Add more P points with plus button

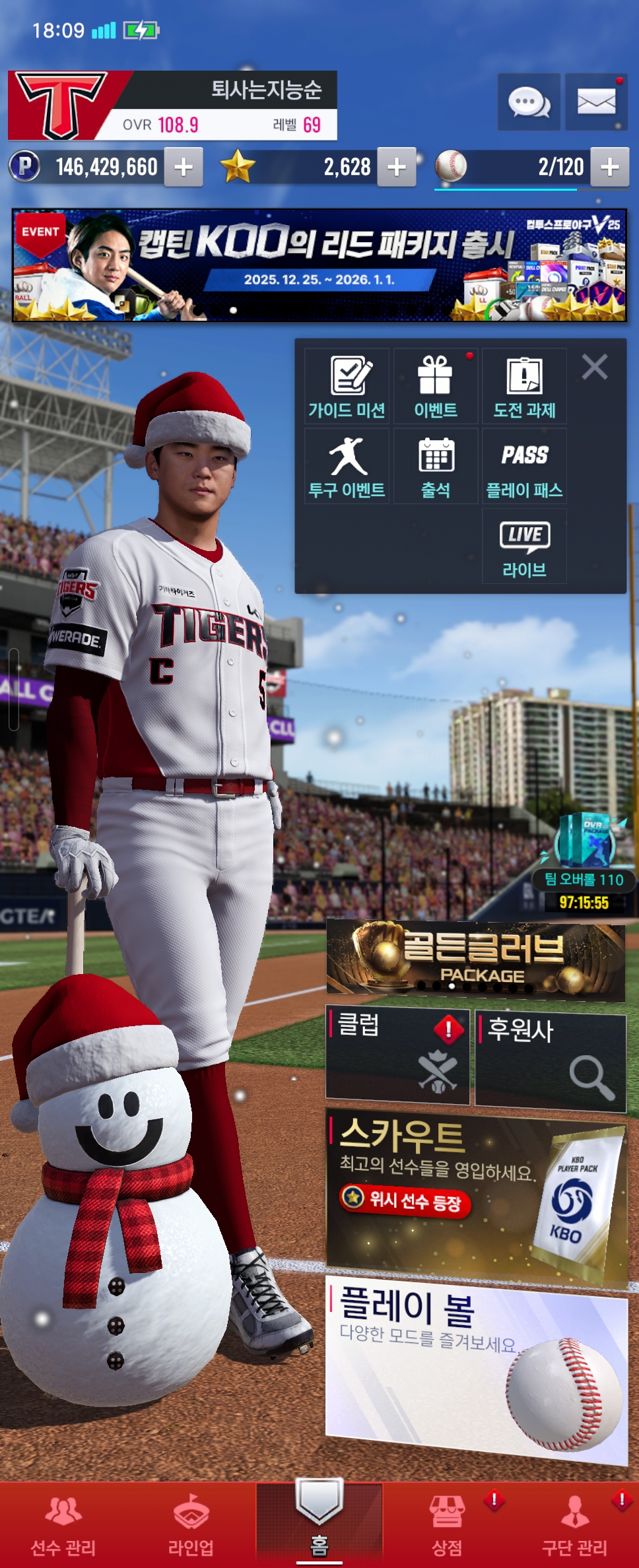coord(184,167)
